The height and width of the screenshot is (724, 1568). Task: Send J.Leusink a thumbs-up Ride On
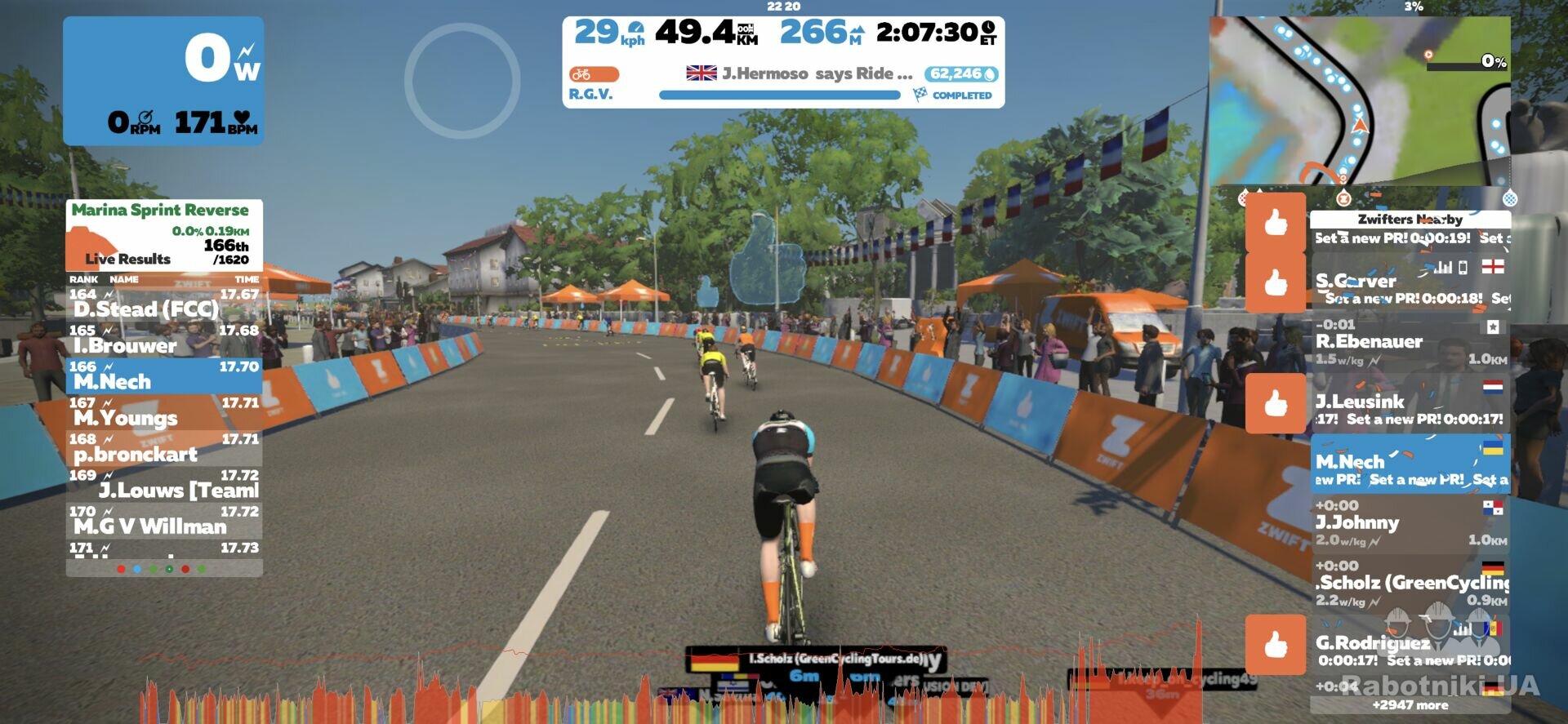(1275, 403)
